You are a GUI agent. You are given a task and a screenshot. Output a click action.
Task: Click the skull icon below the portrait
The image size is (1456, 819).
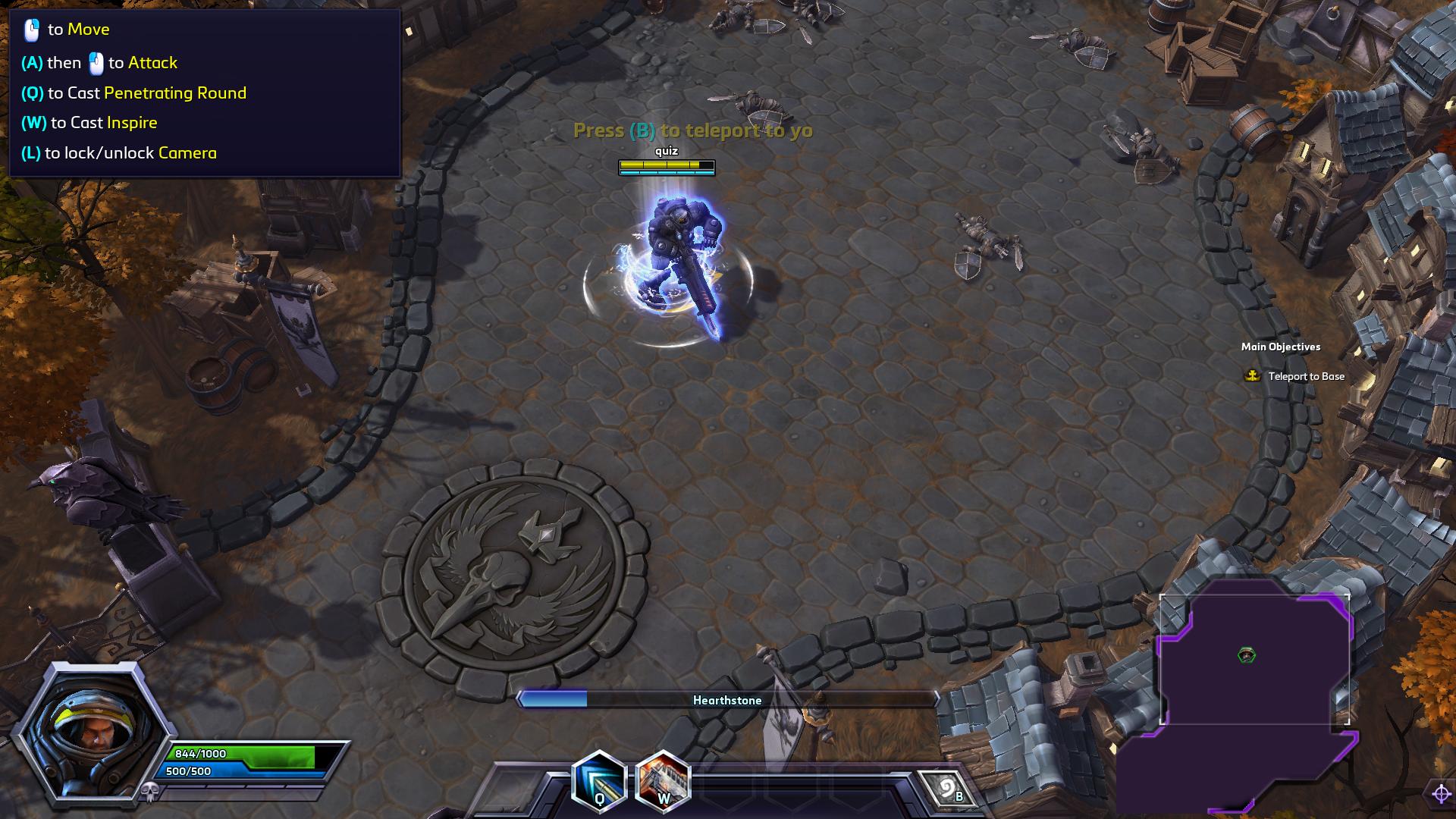coord(149,793)
